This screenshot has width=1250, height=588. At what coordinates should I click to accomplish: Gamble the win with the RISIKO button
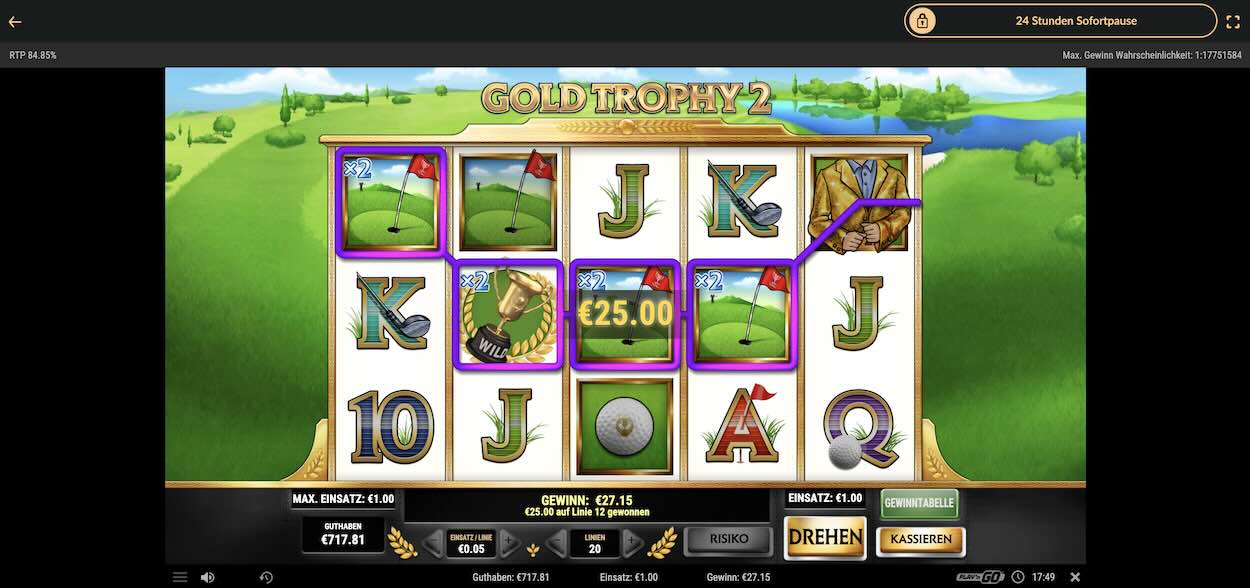(729, 540)
